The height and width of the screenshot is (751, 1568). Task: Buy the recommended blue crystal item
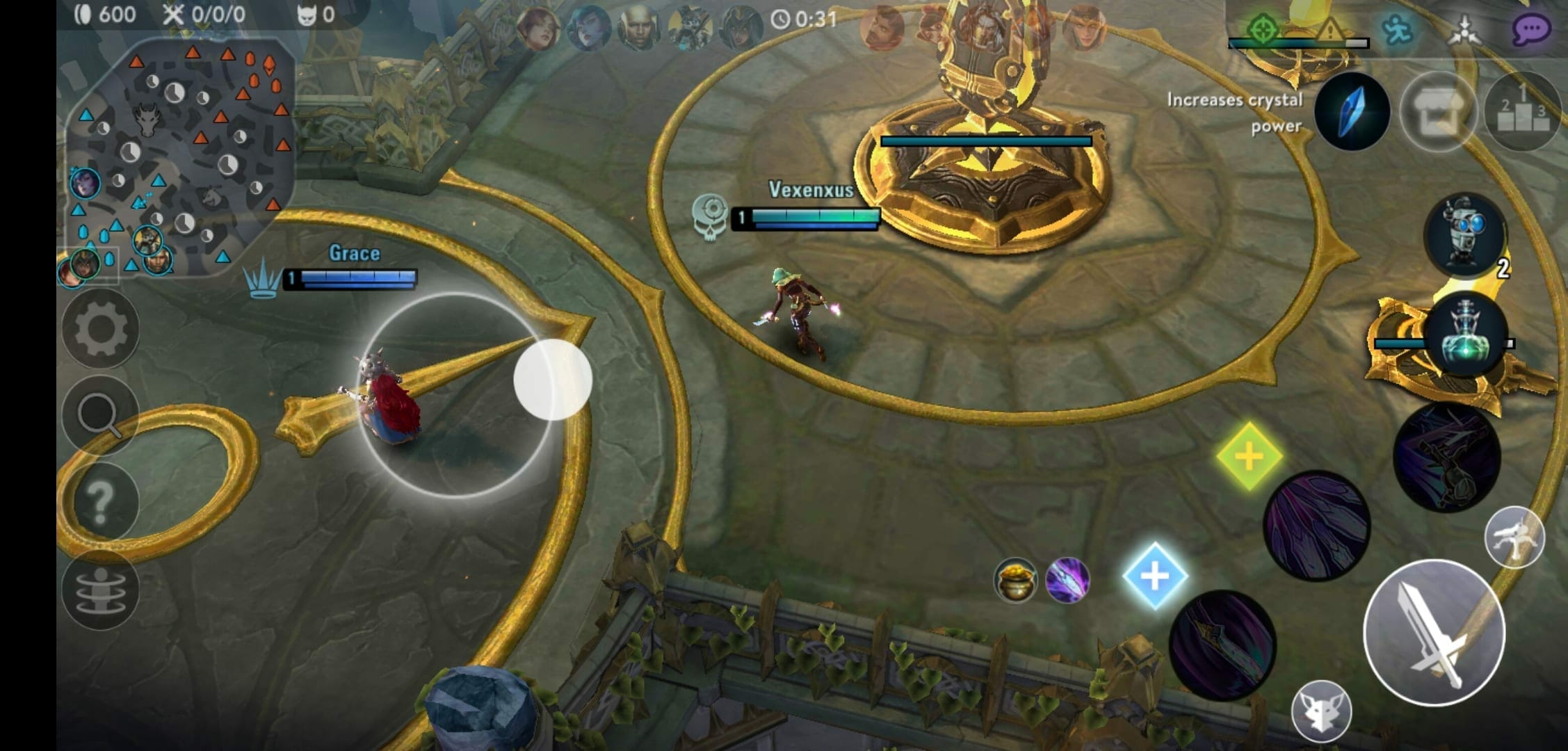pyautogui.click(x=1352, y=111)
